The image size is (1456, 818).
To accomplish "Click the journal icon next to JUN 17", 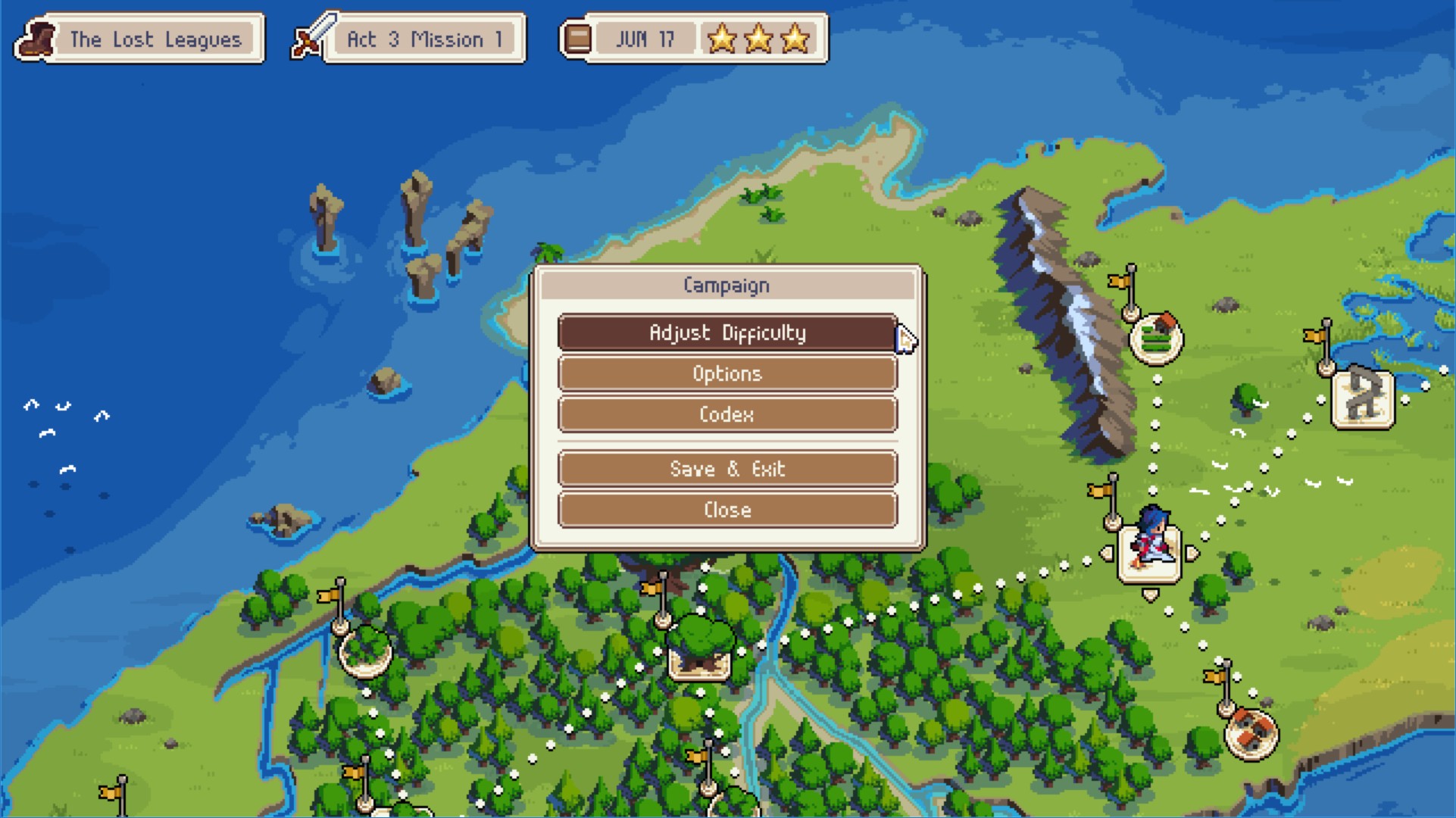I will pyautogui.click(x=577, y=38).
